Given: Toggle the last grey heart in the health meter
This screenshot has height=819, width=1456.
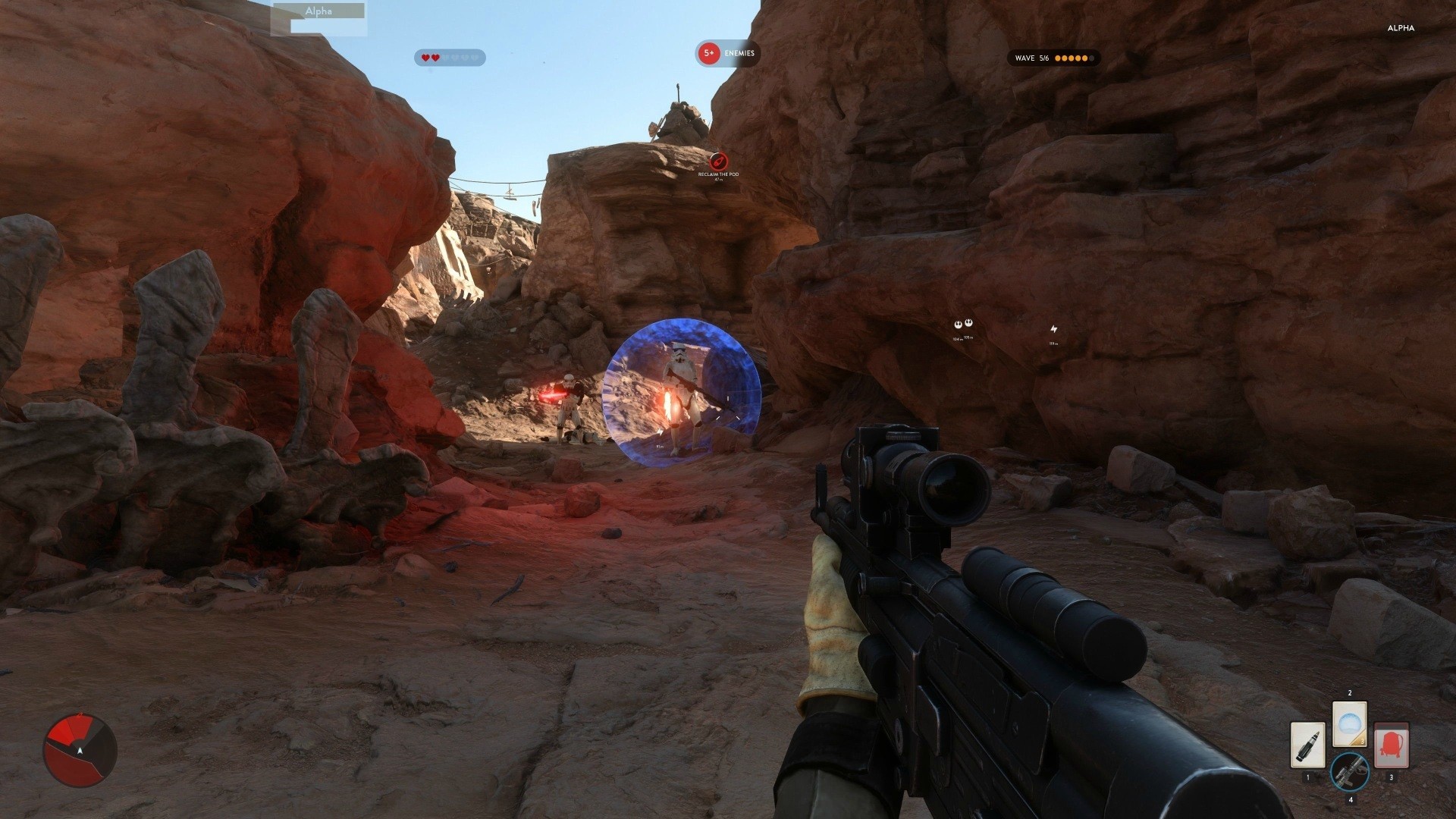Looking at the screenshot, I should click(475, 56).
